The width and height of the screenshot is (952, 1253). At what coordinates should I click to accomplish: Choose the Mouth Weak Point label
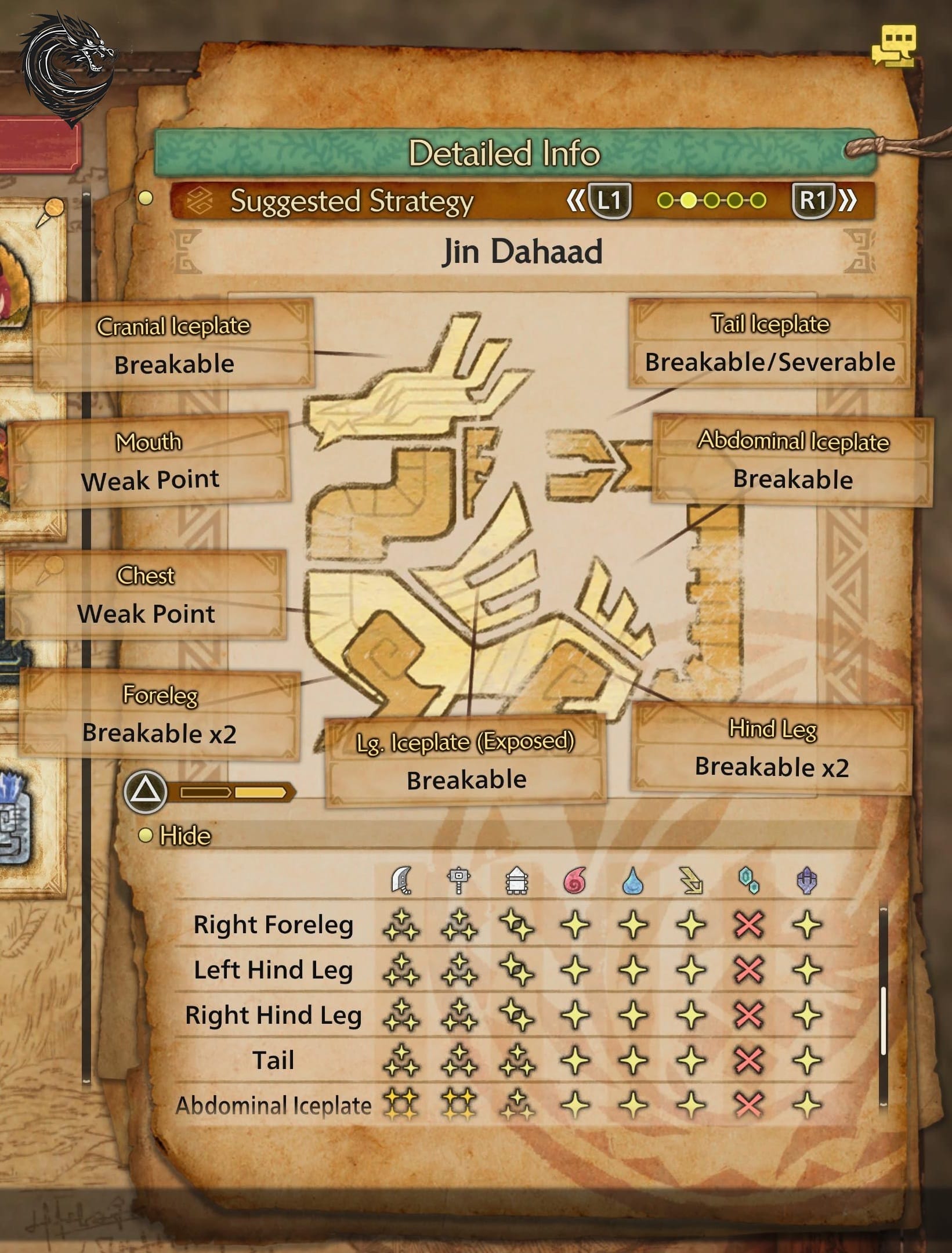point(150,461)
